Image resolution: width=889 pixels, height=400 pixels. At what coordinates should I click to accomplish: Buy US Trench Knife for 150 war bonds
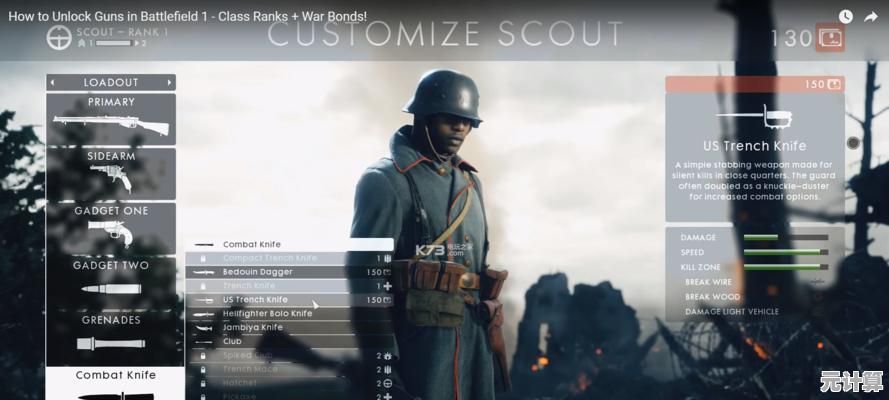[755, 84]
